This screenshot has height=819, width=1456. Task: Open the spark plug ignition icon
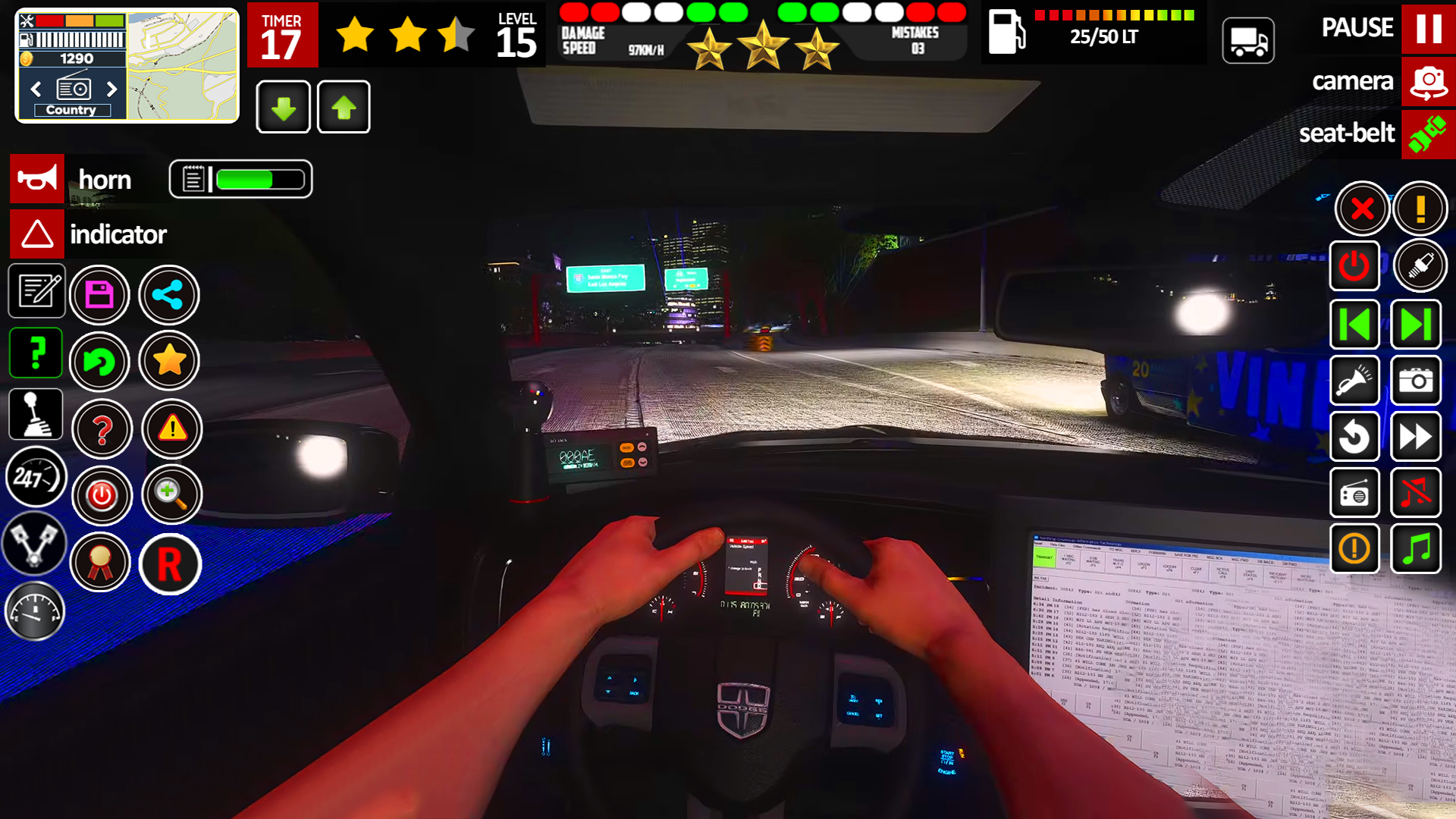pos(1421,265)
